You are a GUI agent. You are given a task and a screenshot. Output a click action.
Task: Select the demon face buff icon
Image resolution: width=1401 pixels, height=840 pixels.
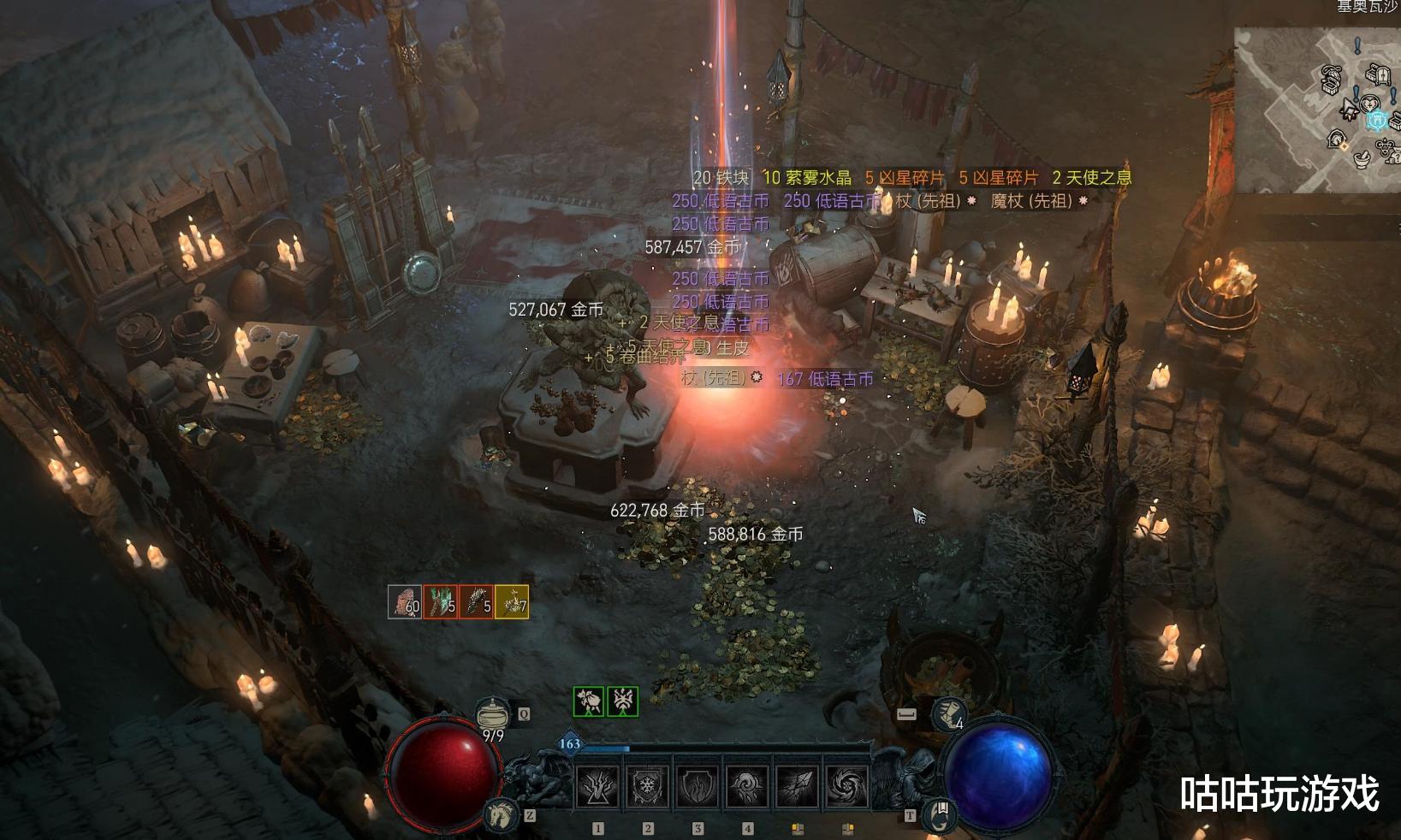coord(622,702)
